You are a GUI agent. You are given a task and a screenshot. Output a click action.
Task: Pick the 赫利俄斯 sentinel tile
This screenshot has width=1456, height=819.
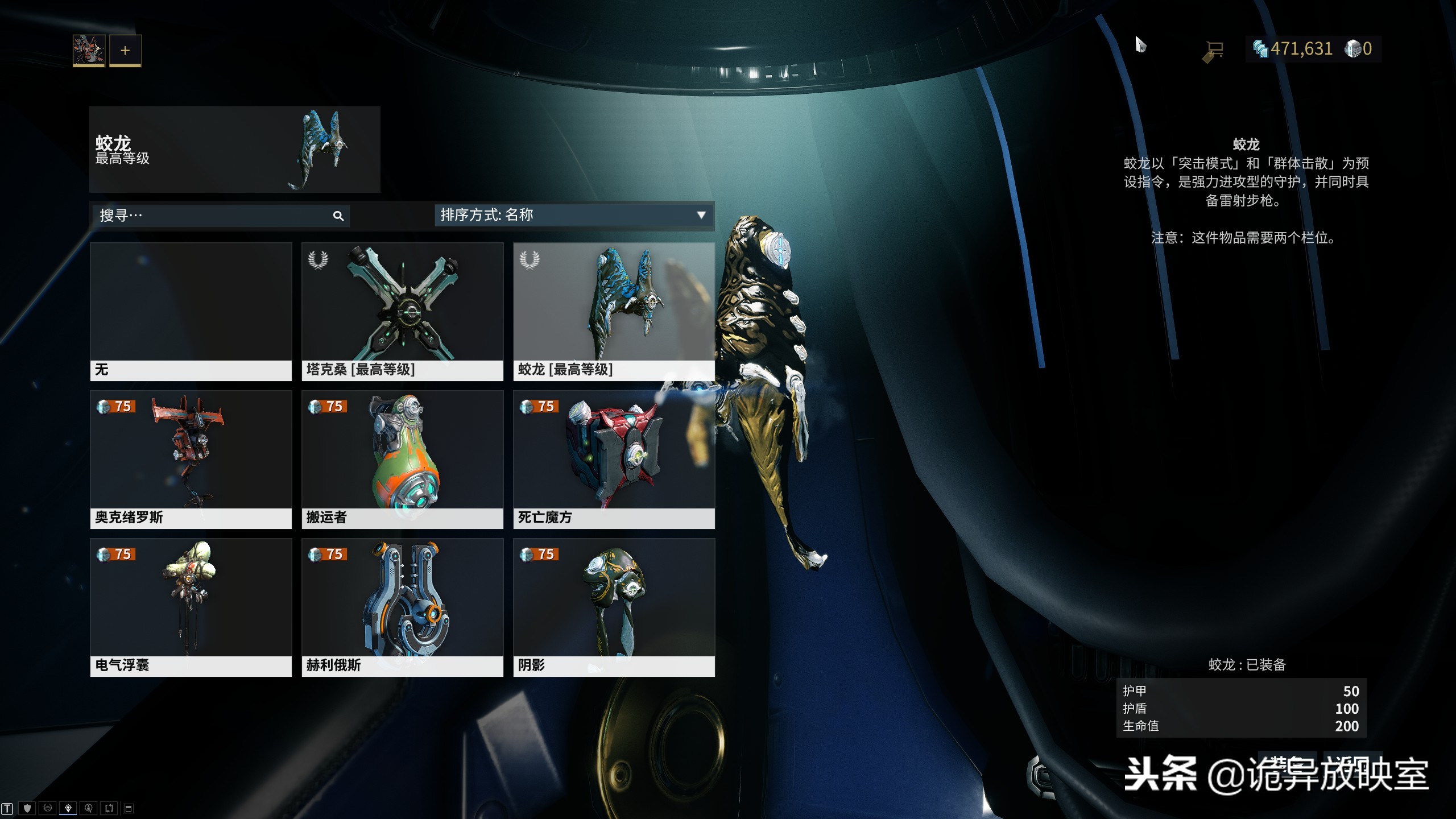coord(402,607)
